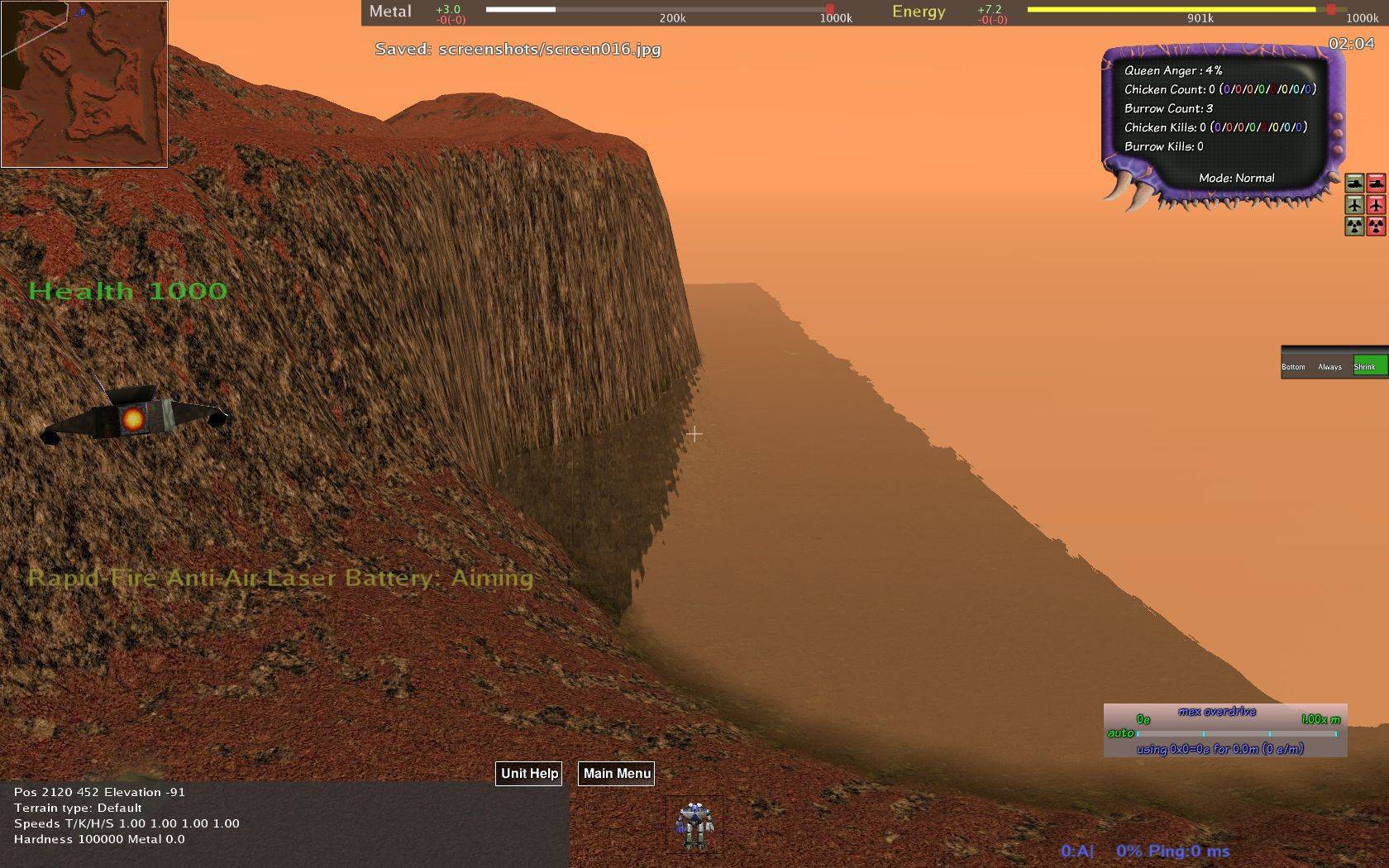This screenshot has height=868, width=1389.
Task: Toggle the green airplane icon
Action: pyautogui.click(x=1354, y=204)
